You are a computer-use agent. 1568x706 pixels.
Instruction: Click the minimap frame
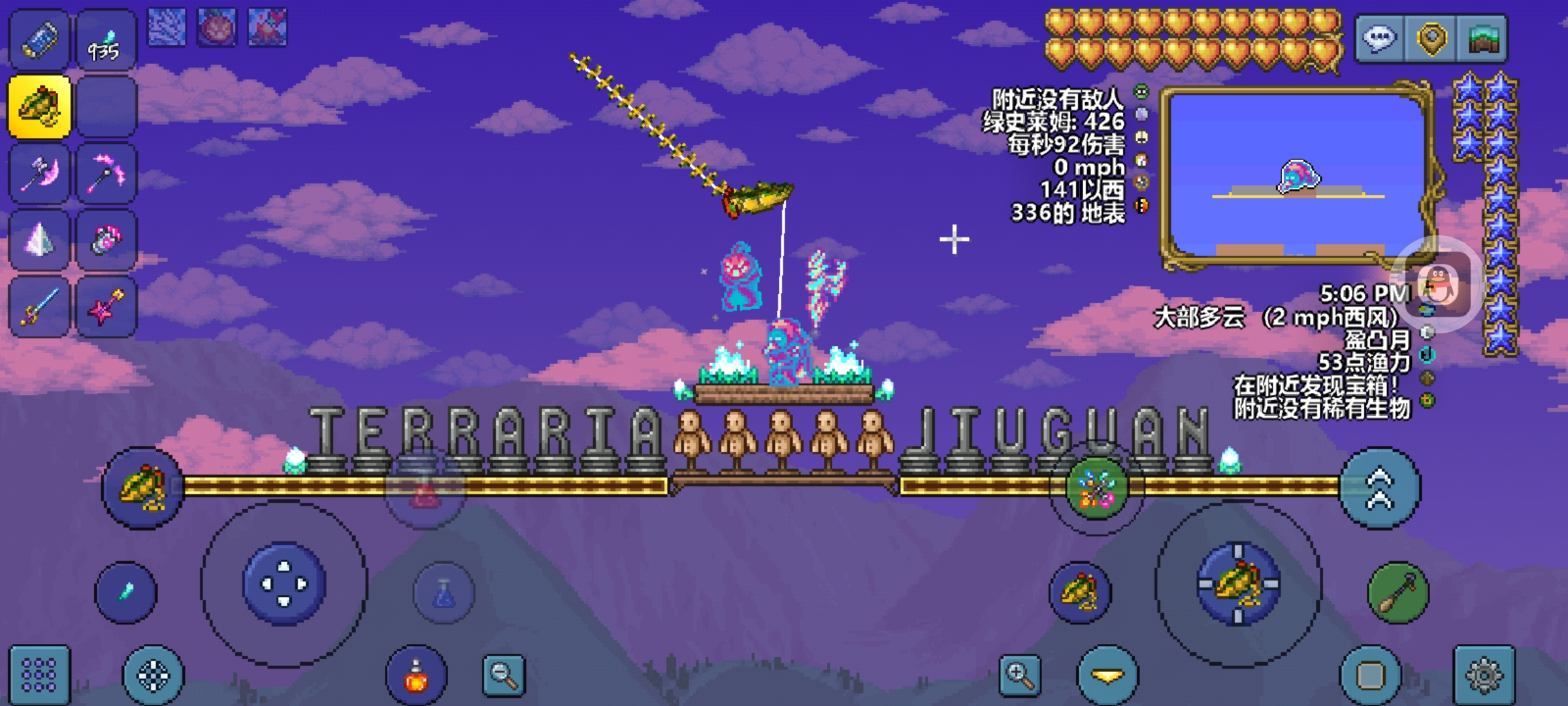[1297, 176]
